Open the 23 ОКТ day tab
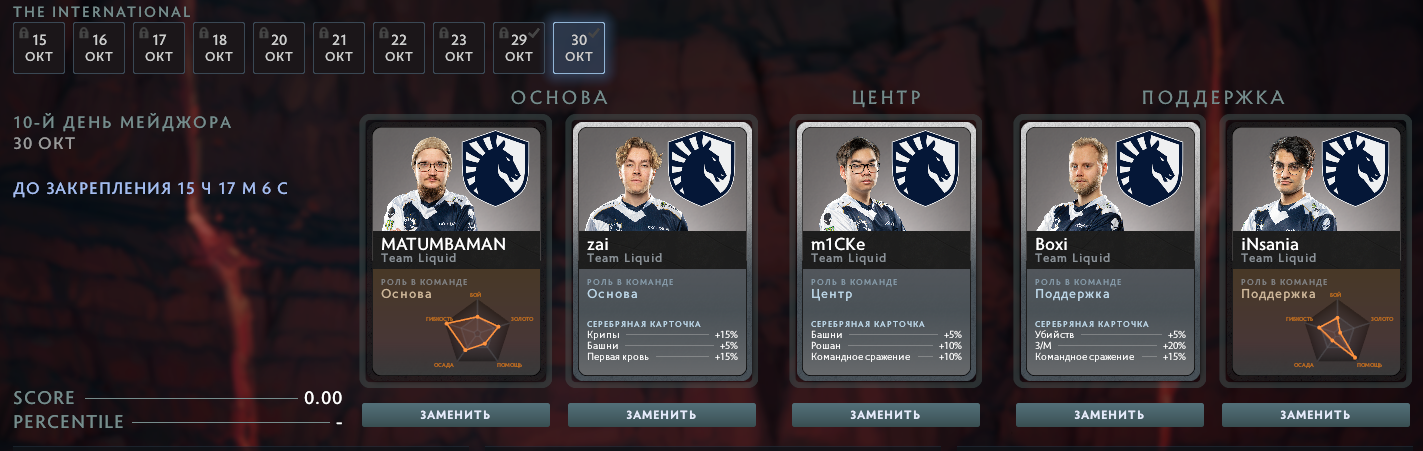 pos(459,48)
